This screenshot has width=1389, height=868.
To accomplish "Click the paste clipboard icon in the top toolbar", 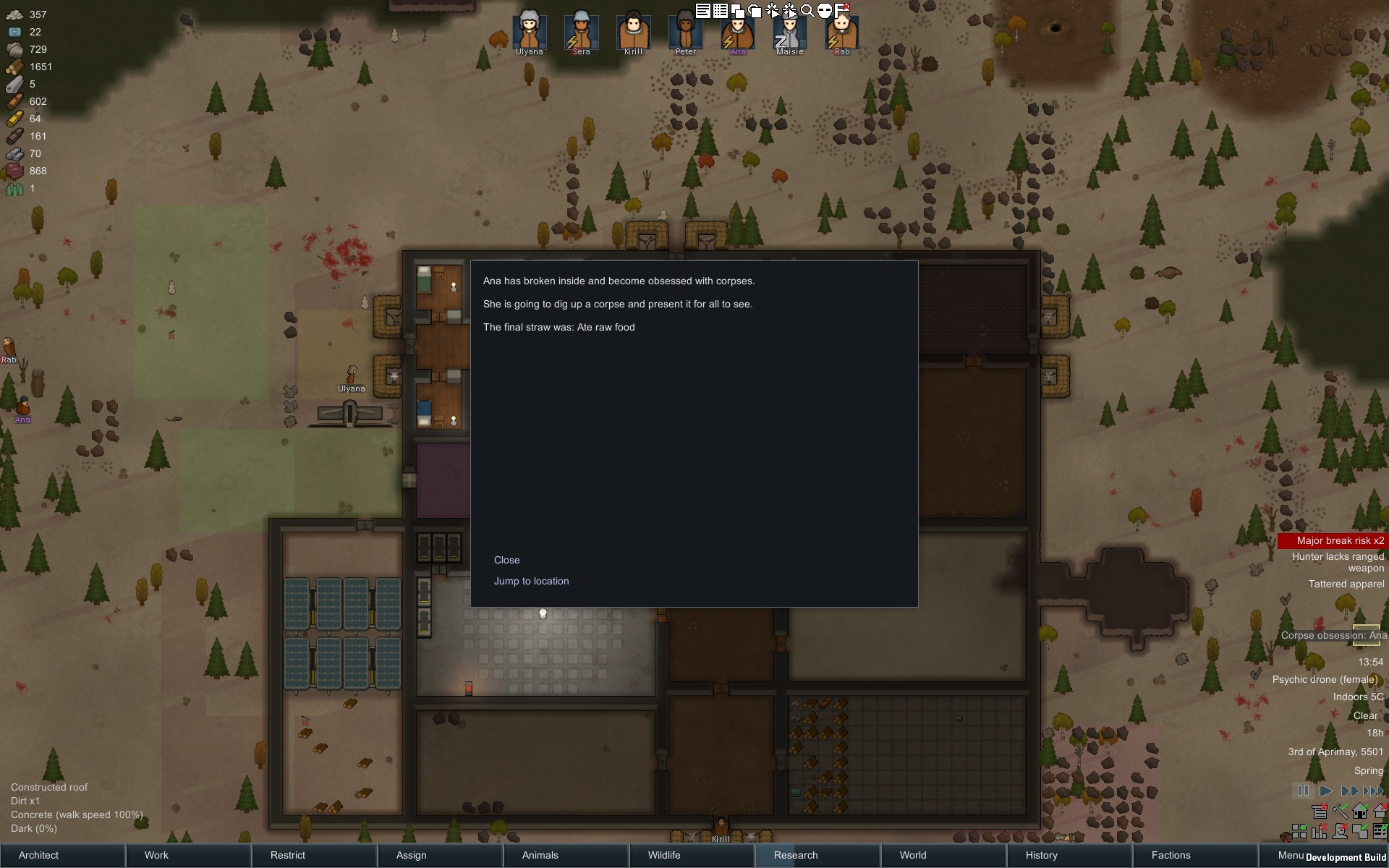I will tap(755, 10).
